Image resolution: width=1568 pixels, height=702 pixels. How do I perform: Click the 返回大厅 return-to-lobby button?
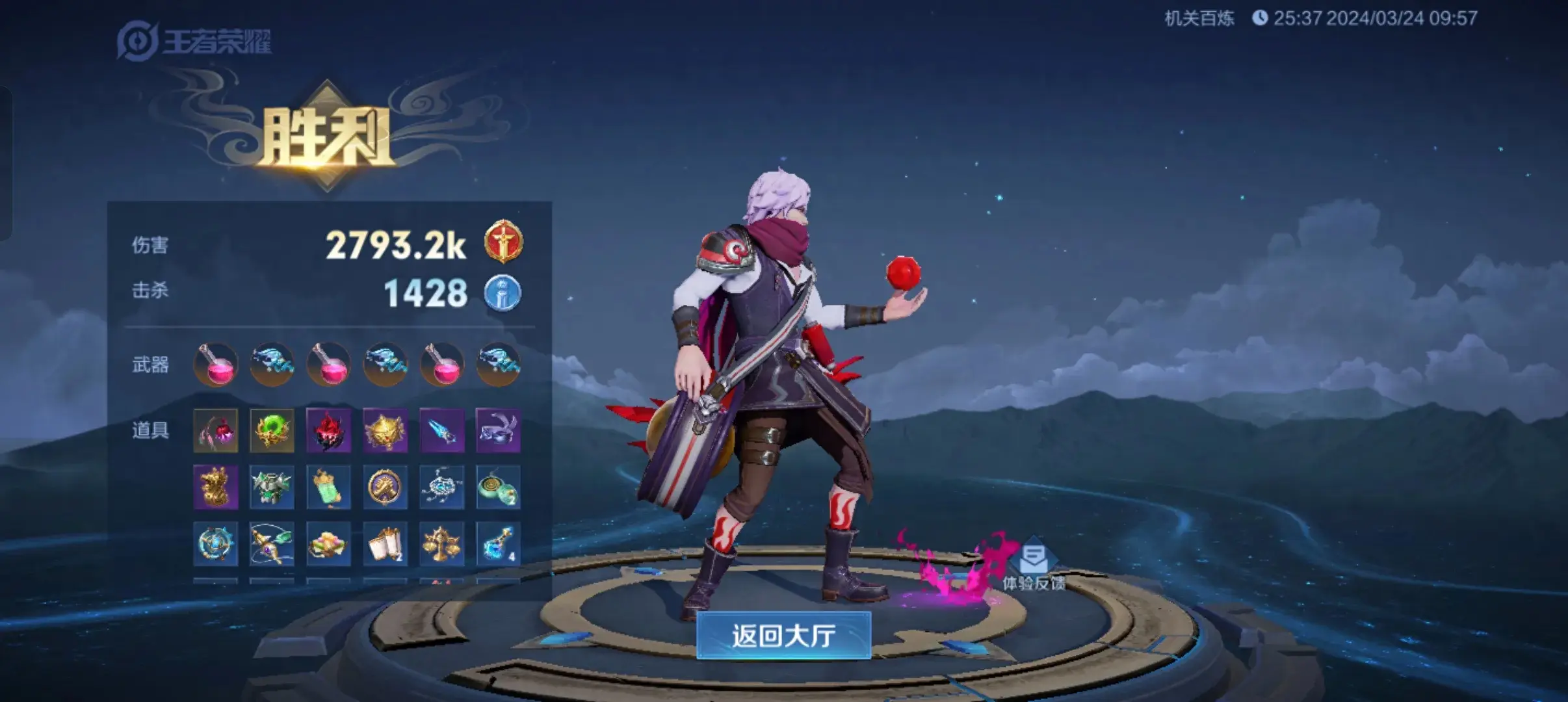783,635
